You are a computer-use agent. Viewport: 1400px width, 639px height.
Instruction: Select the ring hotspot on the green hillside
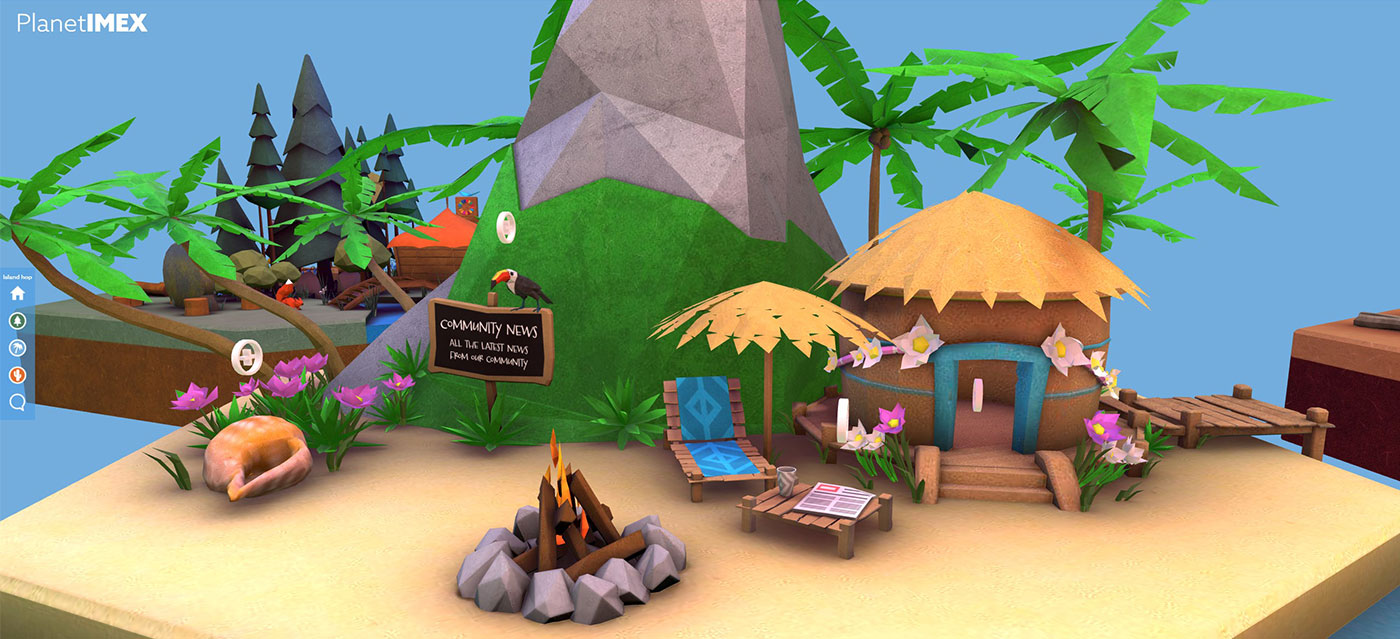pos(506,227)
